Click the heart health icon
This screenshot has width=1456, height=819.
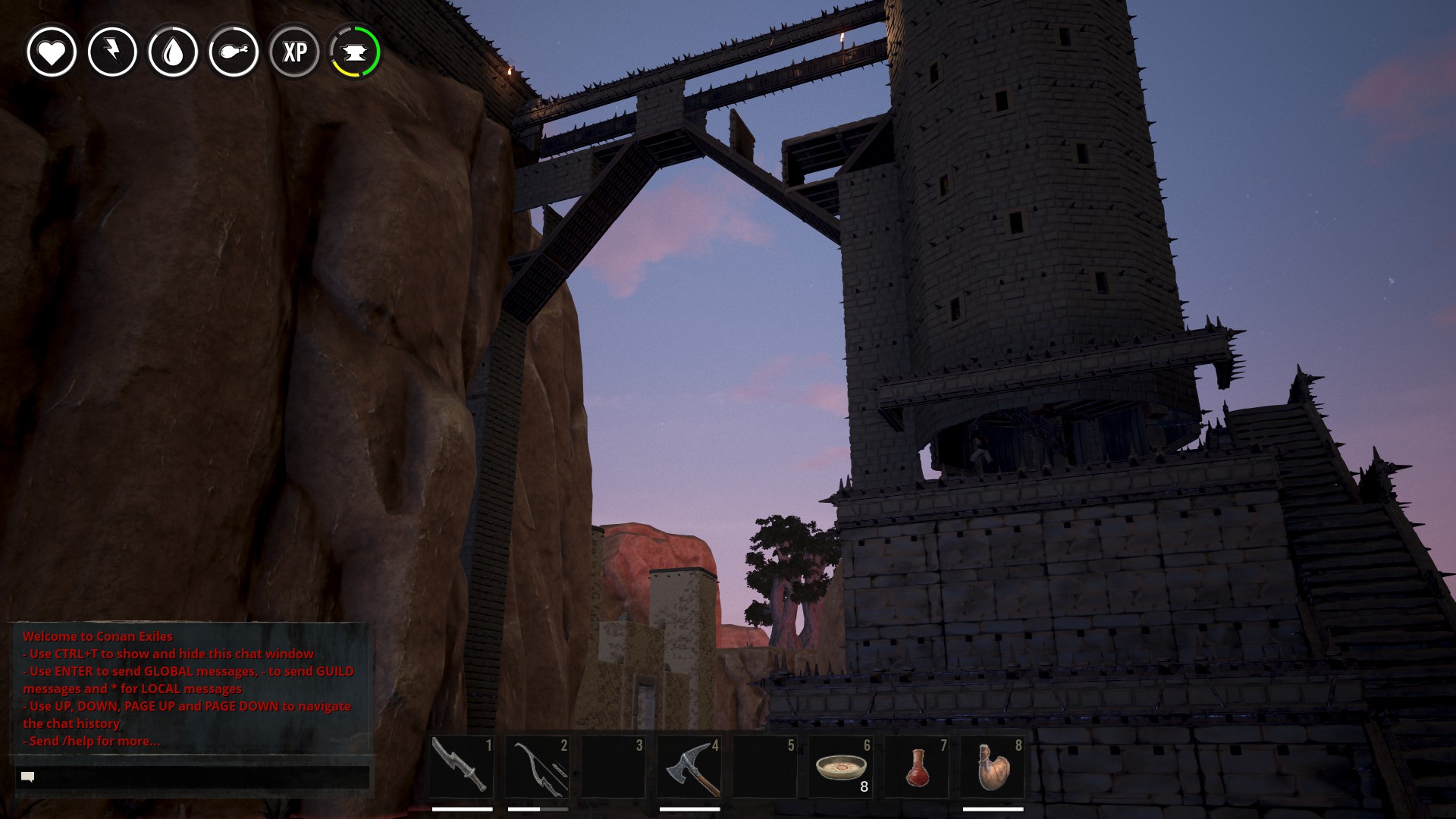(x=52, y=52)
